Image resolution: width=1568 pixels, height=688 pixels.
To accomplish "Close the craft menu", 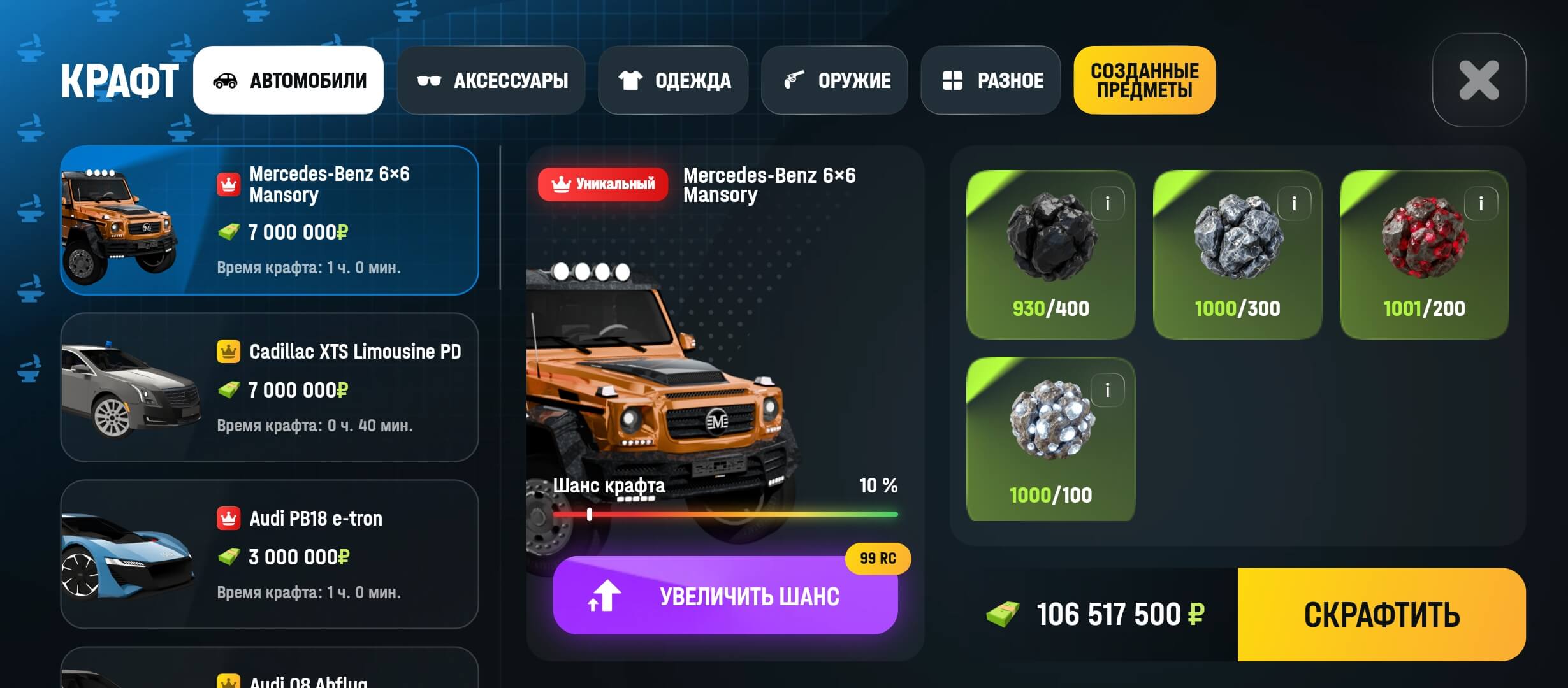I will (x=1479, y=80).
